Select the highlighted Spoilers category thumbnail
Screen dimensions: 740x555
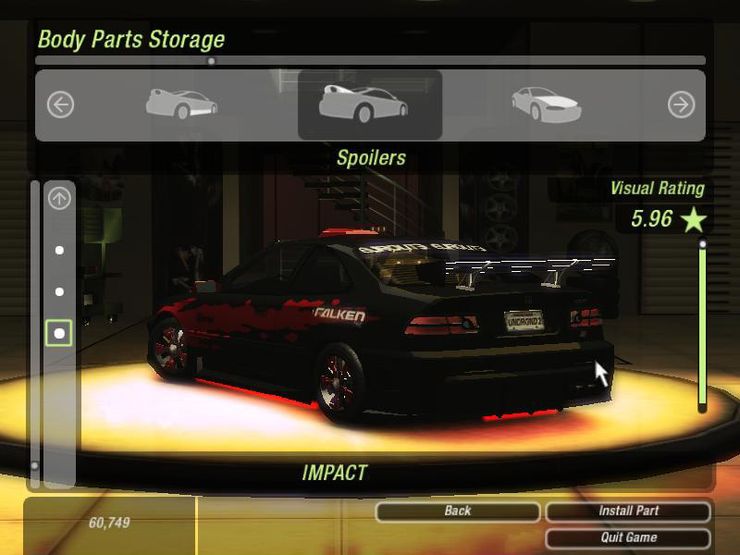point(369,104)
